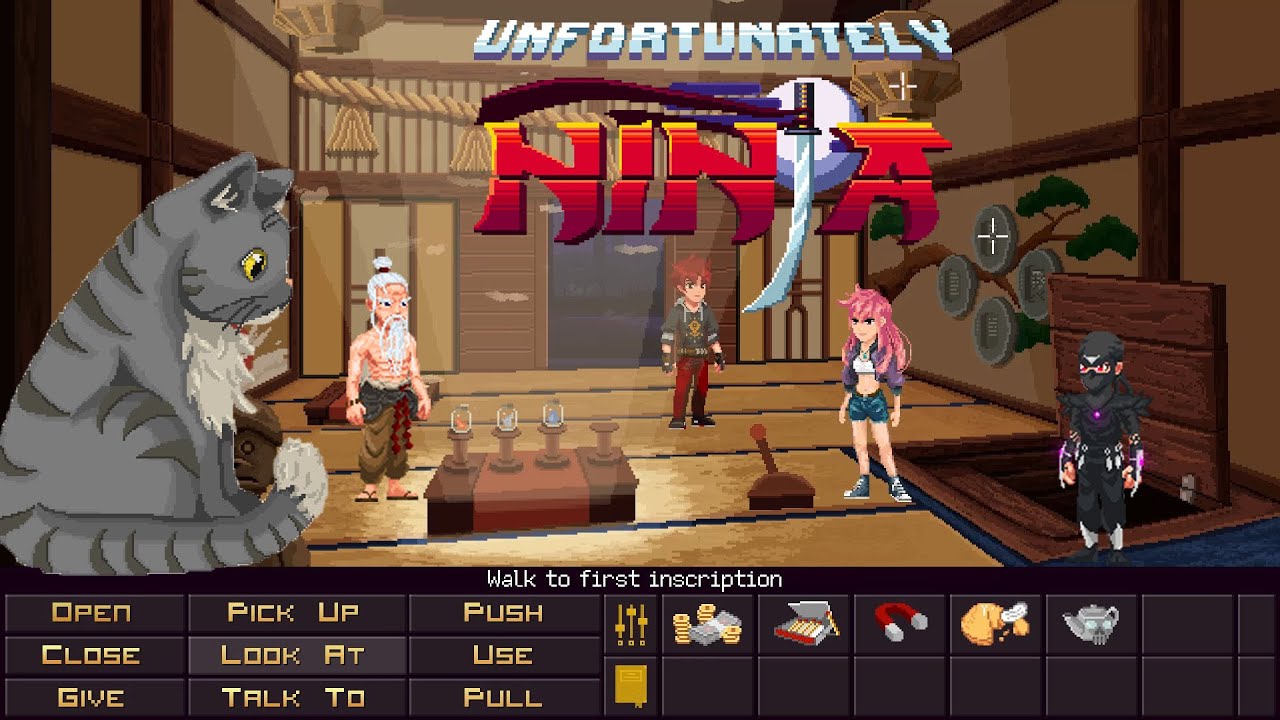Select the Pull verb

[x=503, y=698]
